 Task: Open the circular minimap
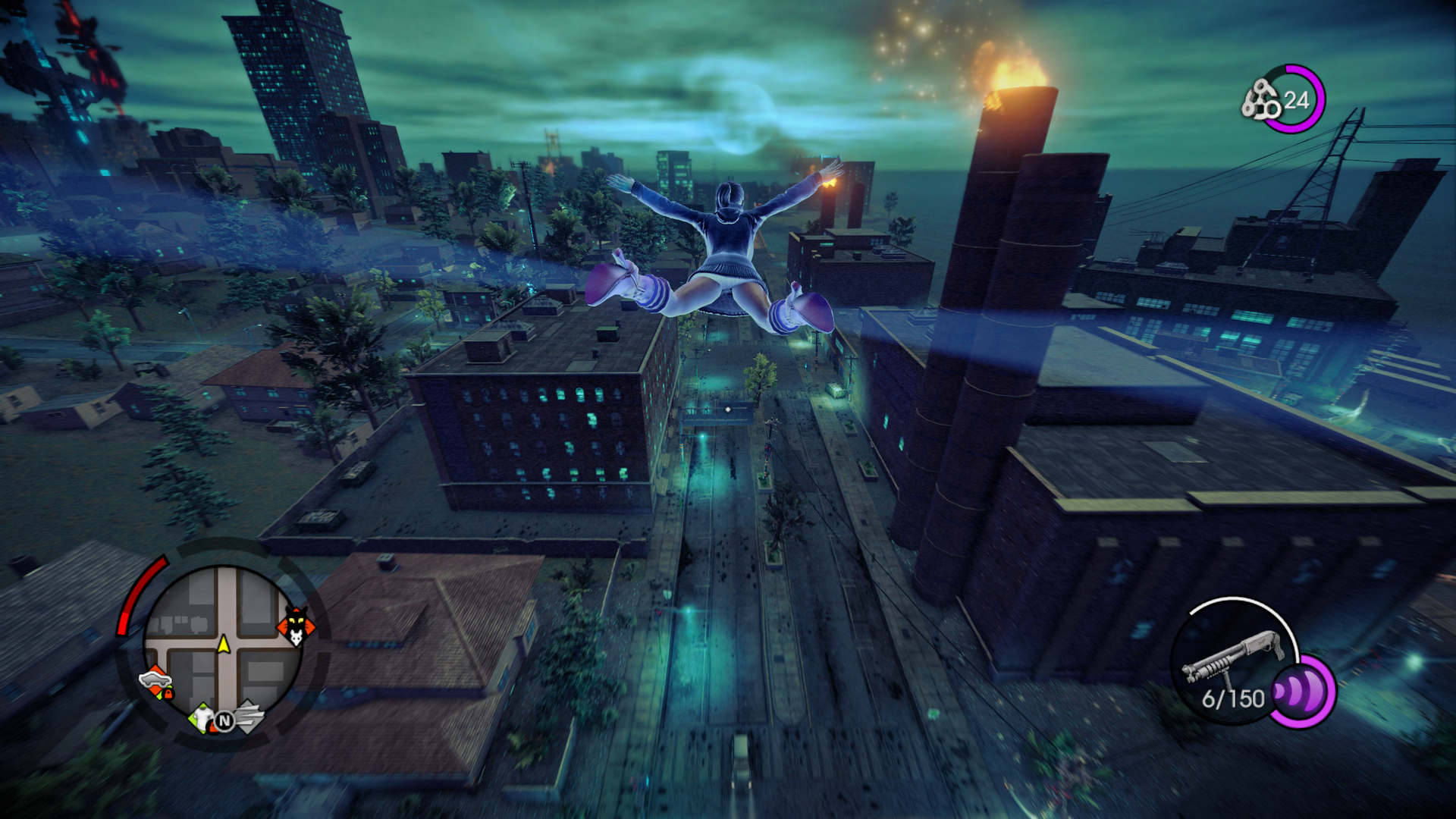pos(223,645)
